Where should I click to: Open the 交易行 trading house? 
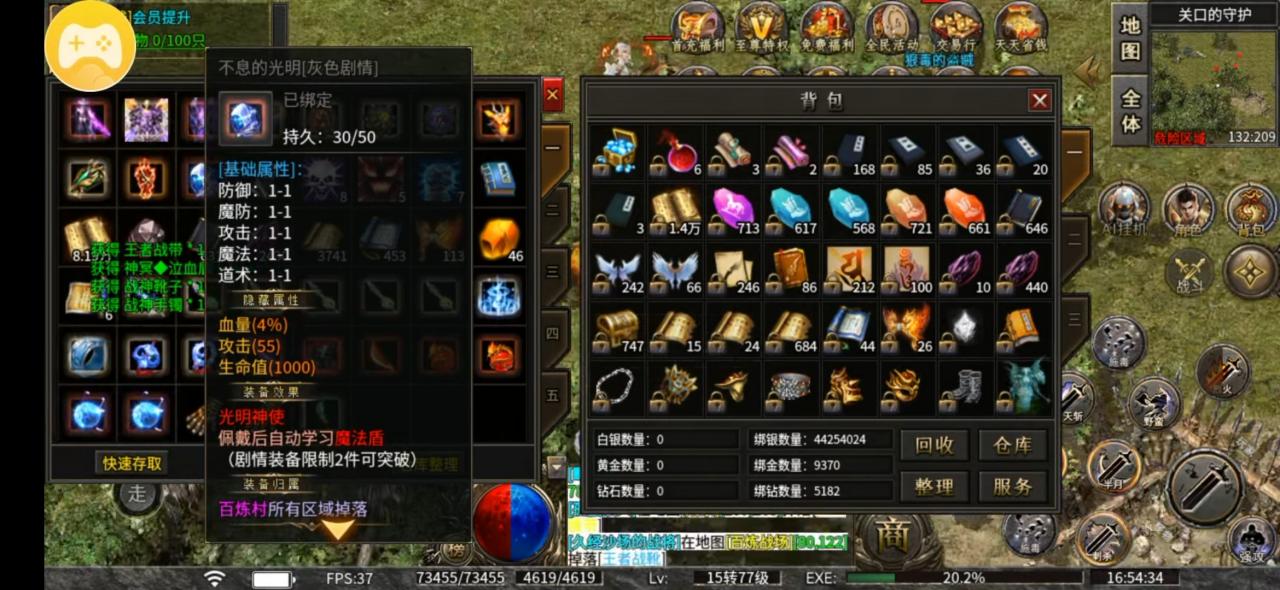[x=955, y=26]
